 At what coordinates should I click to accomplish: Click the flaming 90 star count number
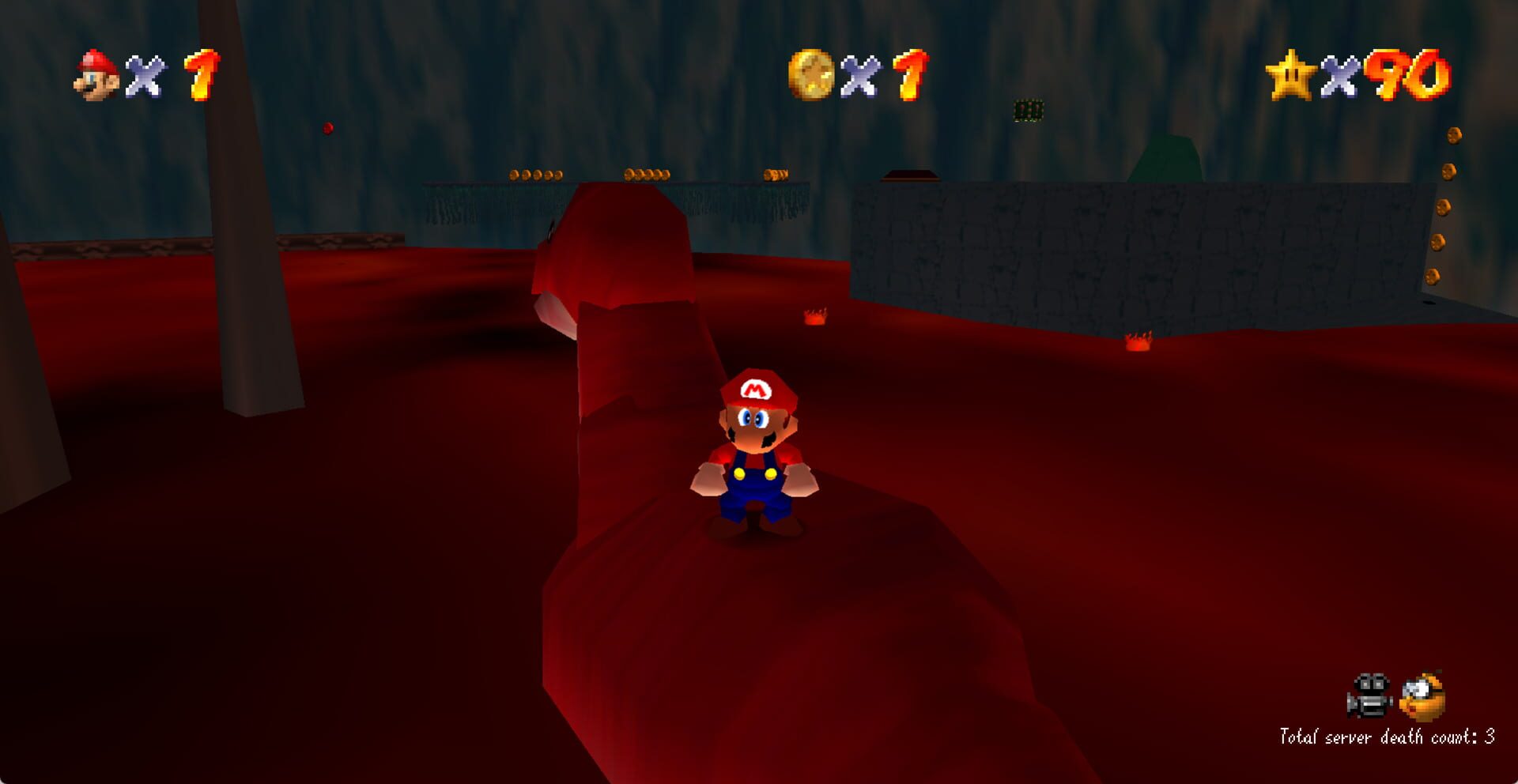pos(1415,75)
